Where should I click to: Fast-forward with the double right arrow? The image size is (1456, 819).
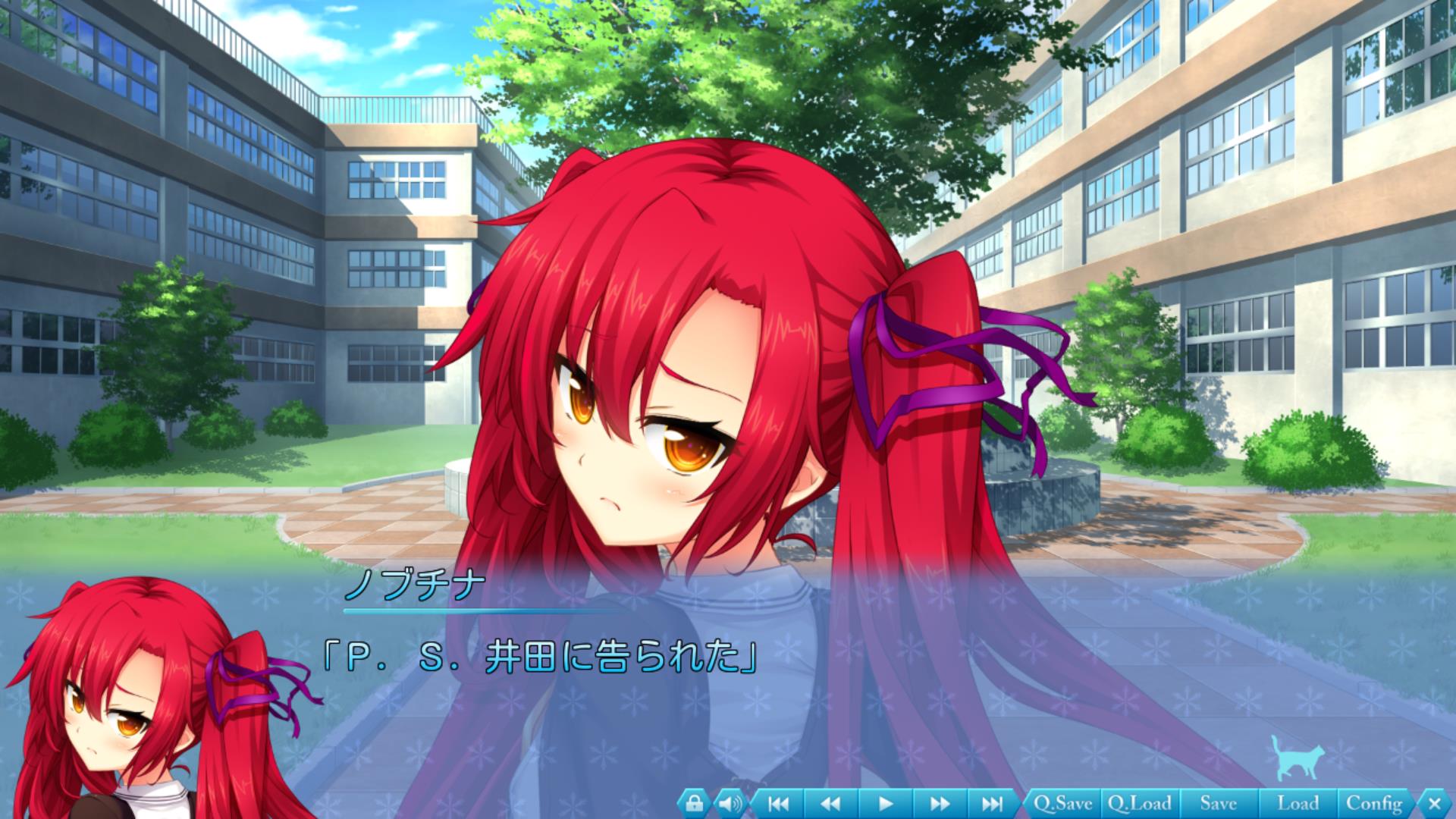(x=939, y=803)
